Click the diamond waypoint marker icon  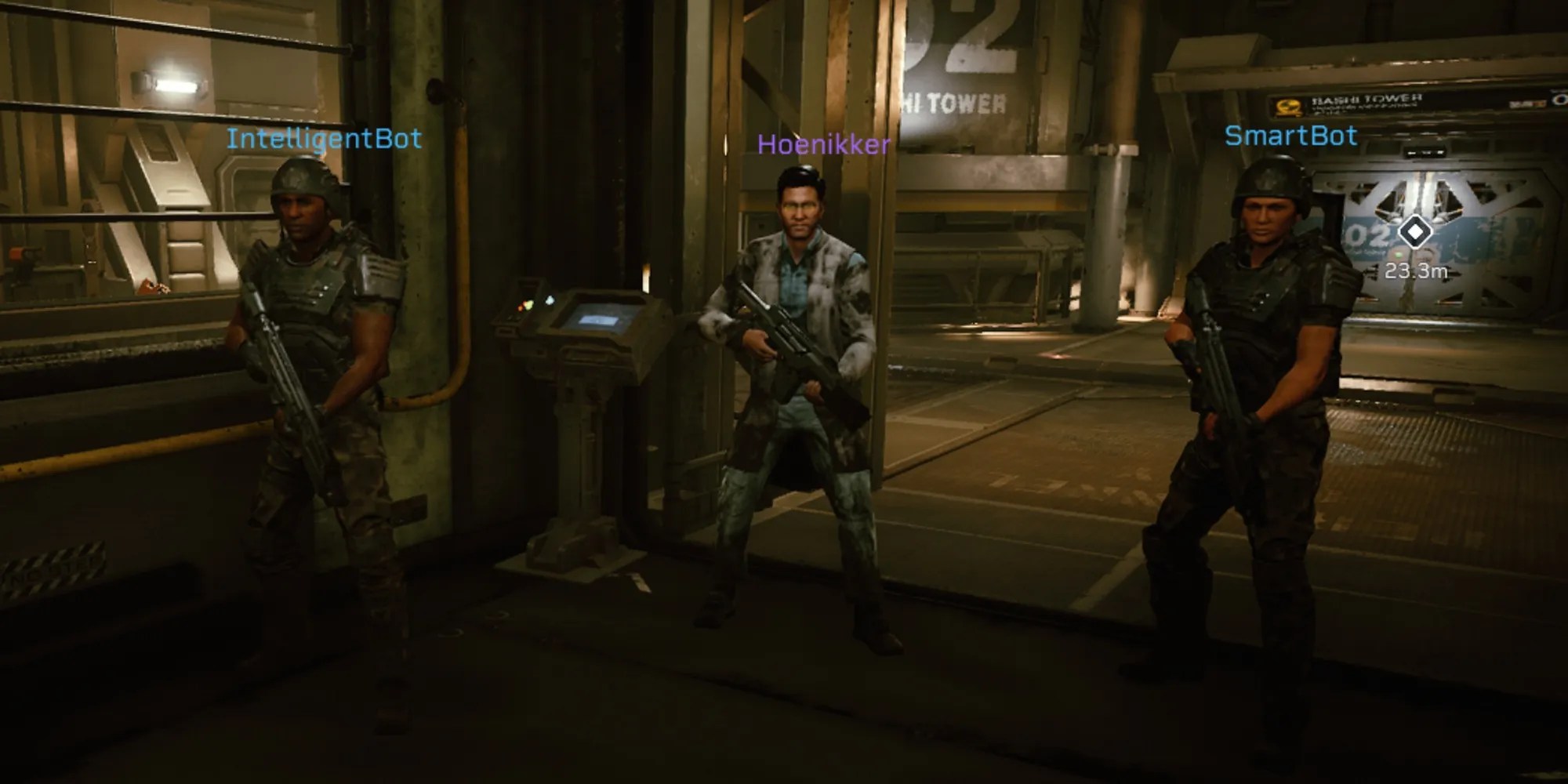click(1417, 233)
